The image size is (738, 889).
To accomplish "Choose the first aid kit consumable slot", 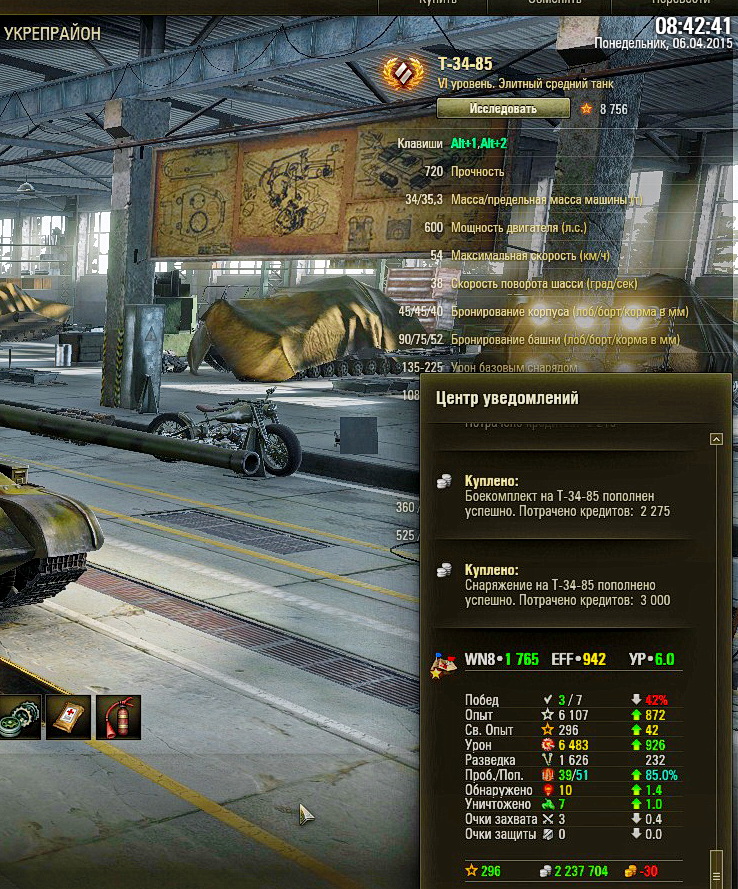I will pos(68,717).
